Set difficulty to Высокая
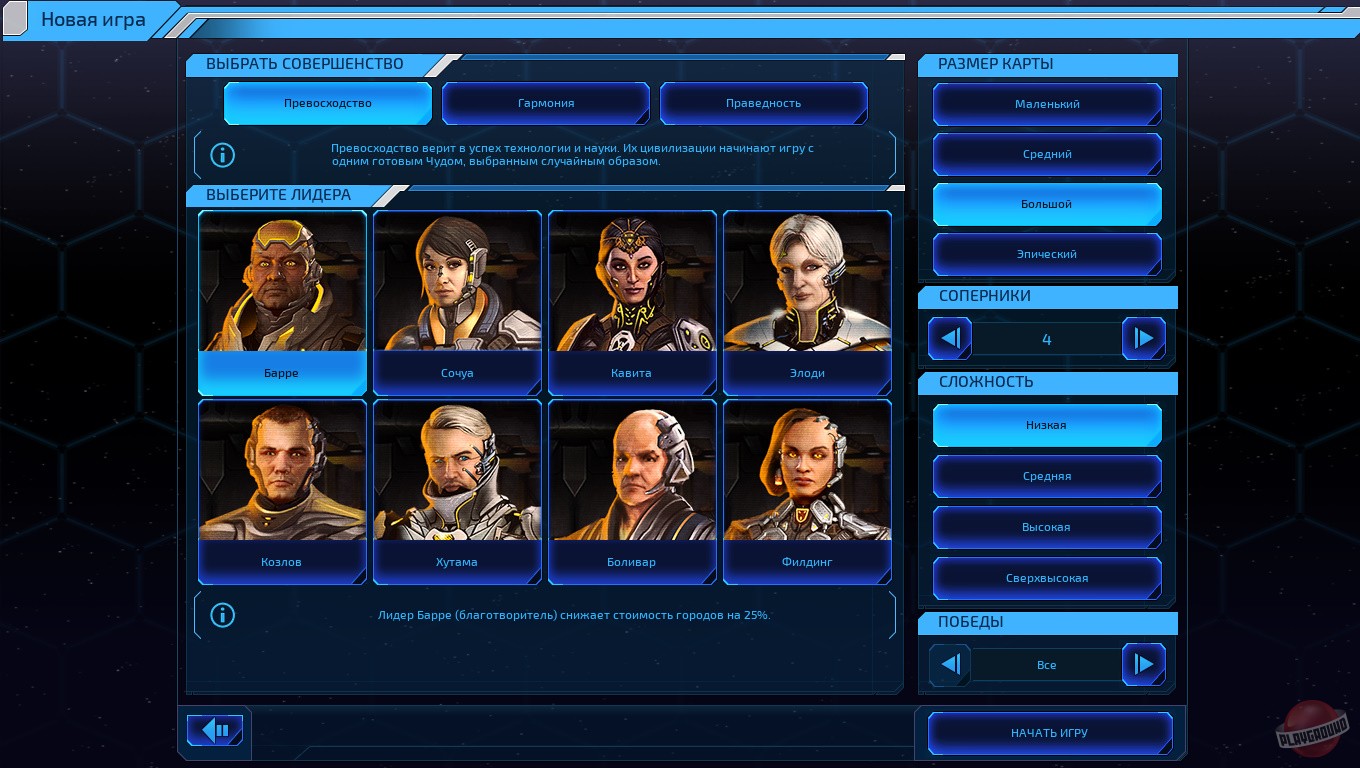The height and width of the screenshot is (768, 1360). (1047, 527)
